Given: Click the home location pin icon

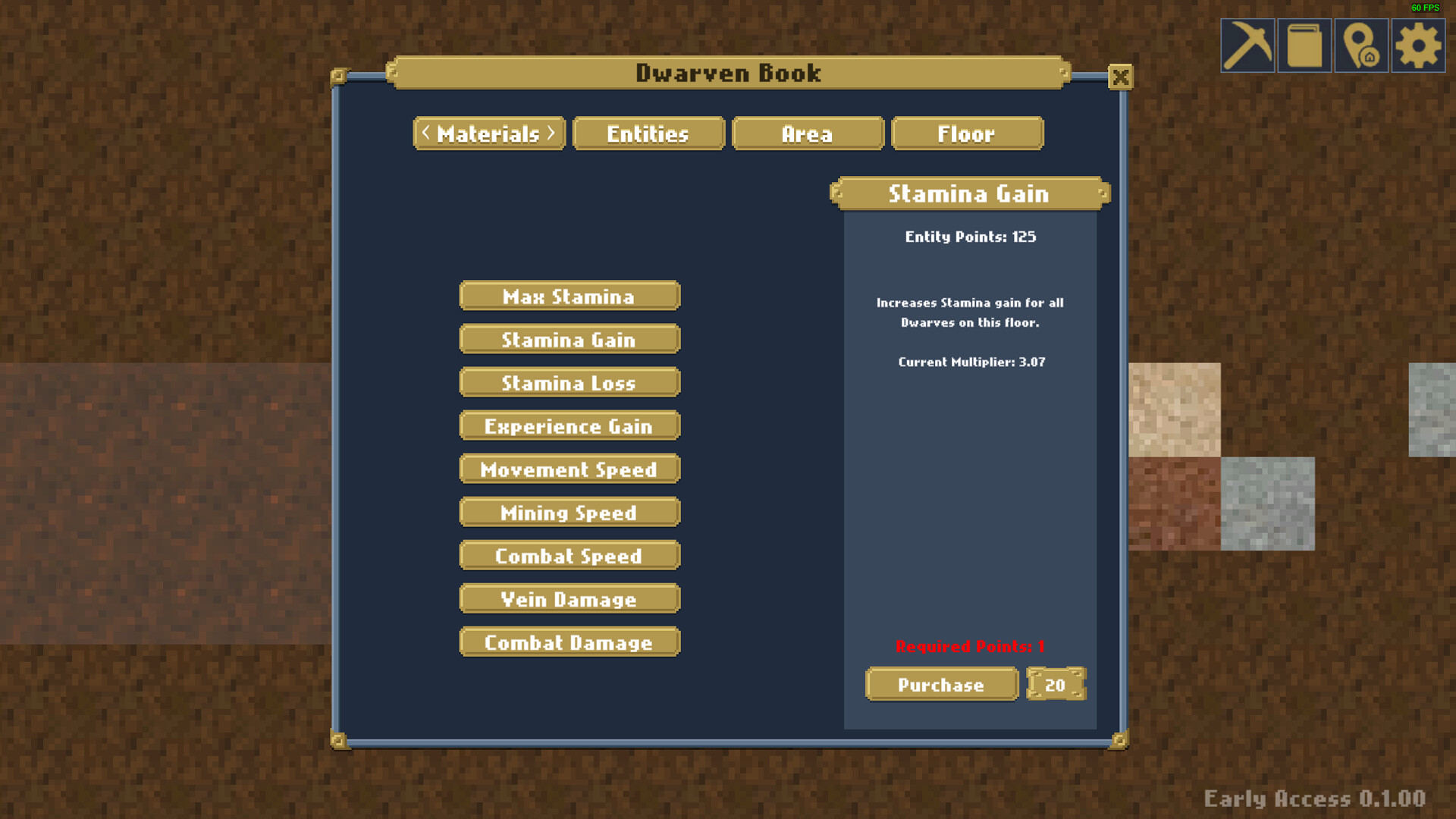Looking at the screenshot, I should pyautogui.click(x=1361, y=45).
